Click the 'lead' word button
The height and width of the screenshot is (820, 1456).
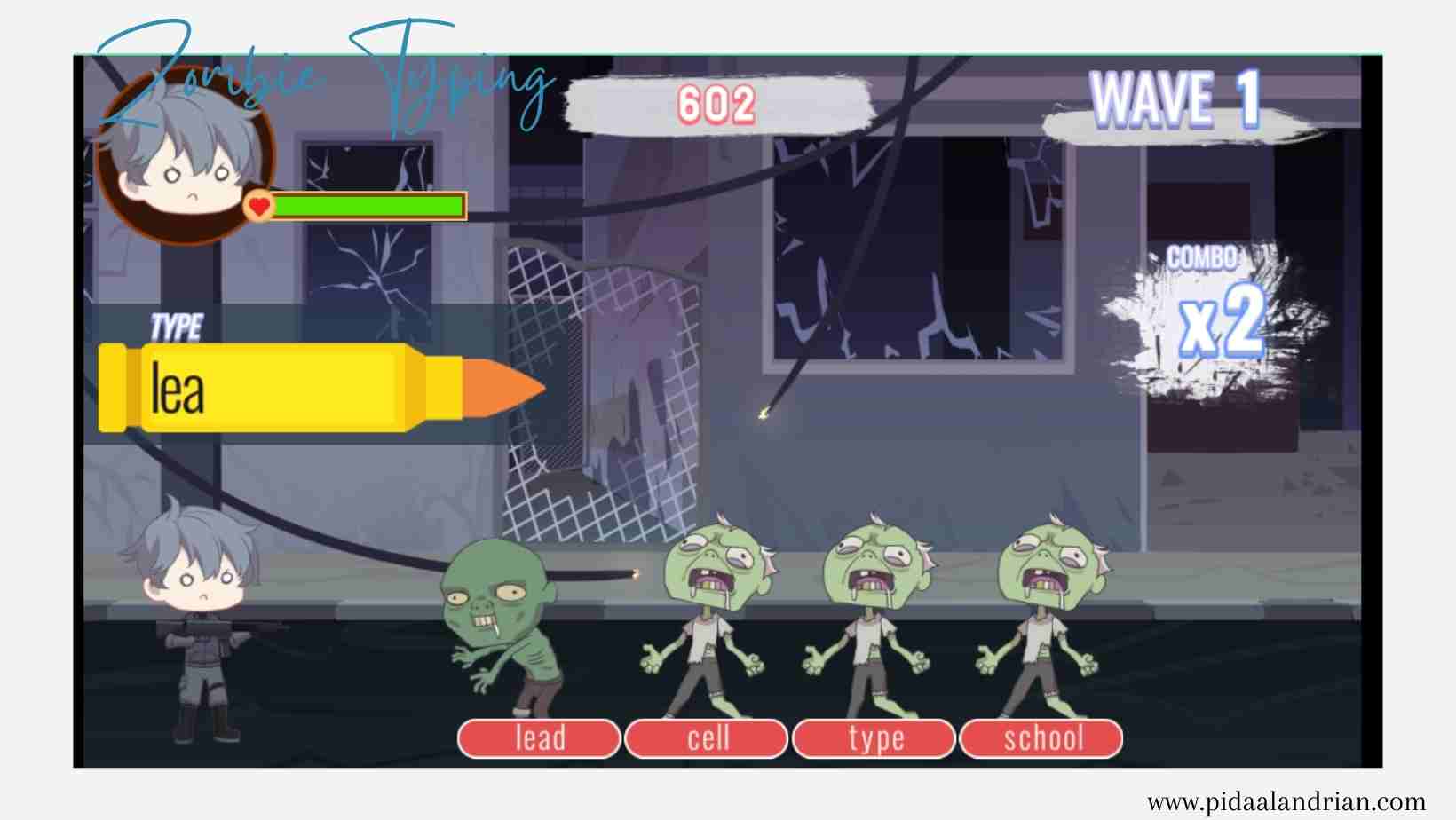click(539, 737)
